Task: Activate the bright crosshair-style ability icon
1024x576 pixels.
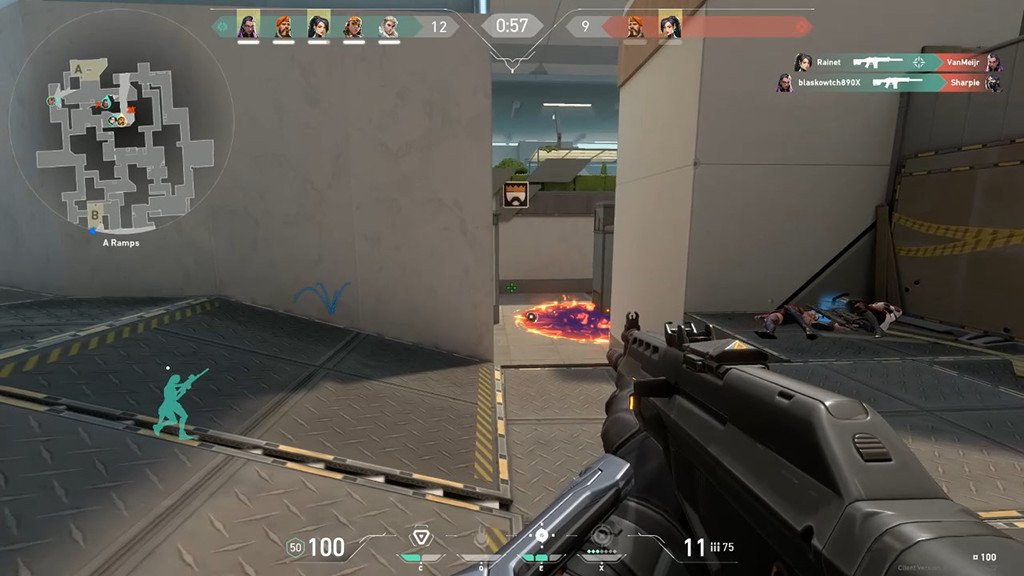Action: point(541,537)
